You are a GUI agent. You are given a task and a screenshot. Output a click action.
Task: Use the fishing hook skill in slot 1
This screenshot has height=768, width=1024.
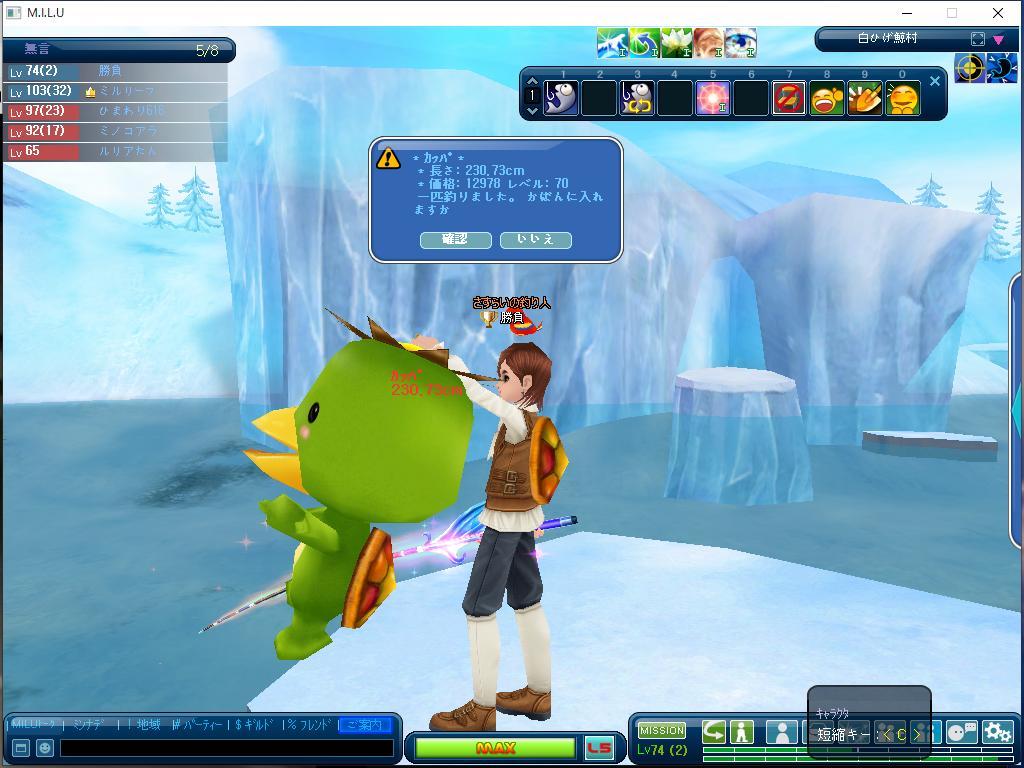coord(561,99)
